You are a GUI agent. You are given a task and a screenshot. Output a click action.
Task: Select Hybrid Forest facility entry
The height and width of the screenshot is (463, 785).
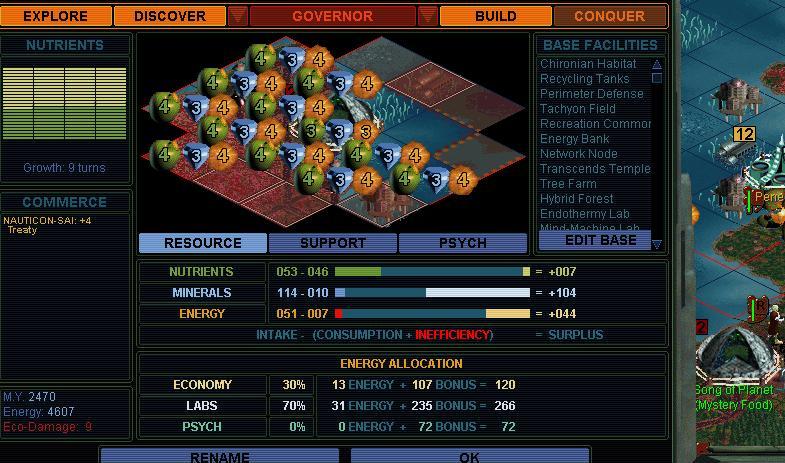576,199
